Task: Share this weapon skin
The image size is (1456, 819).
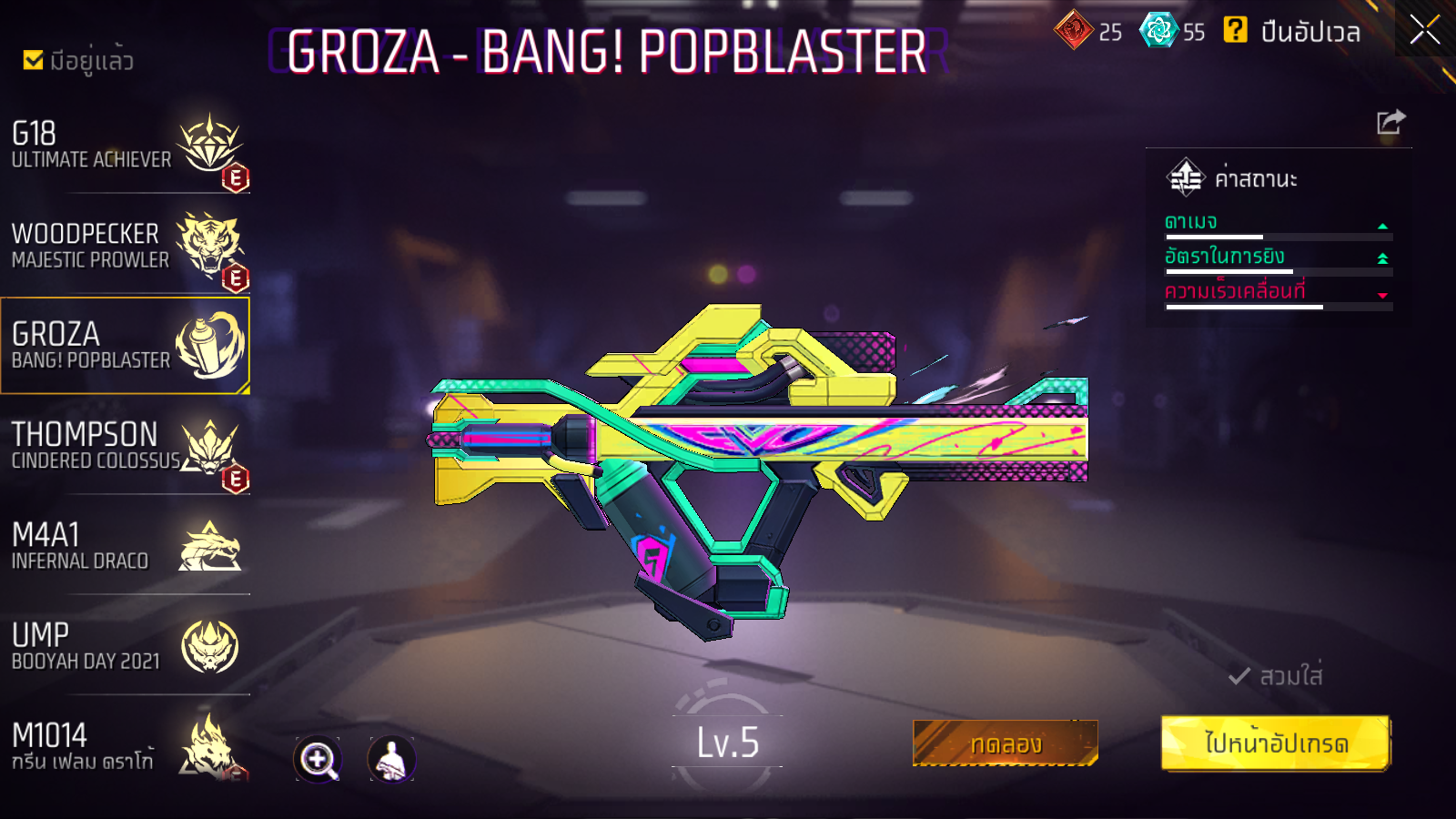Action: click(1390, 122)
